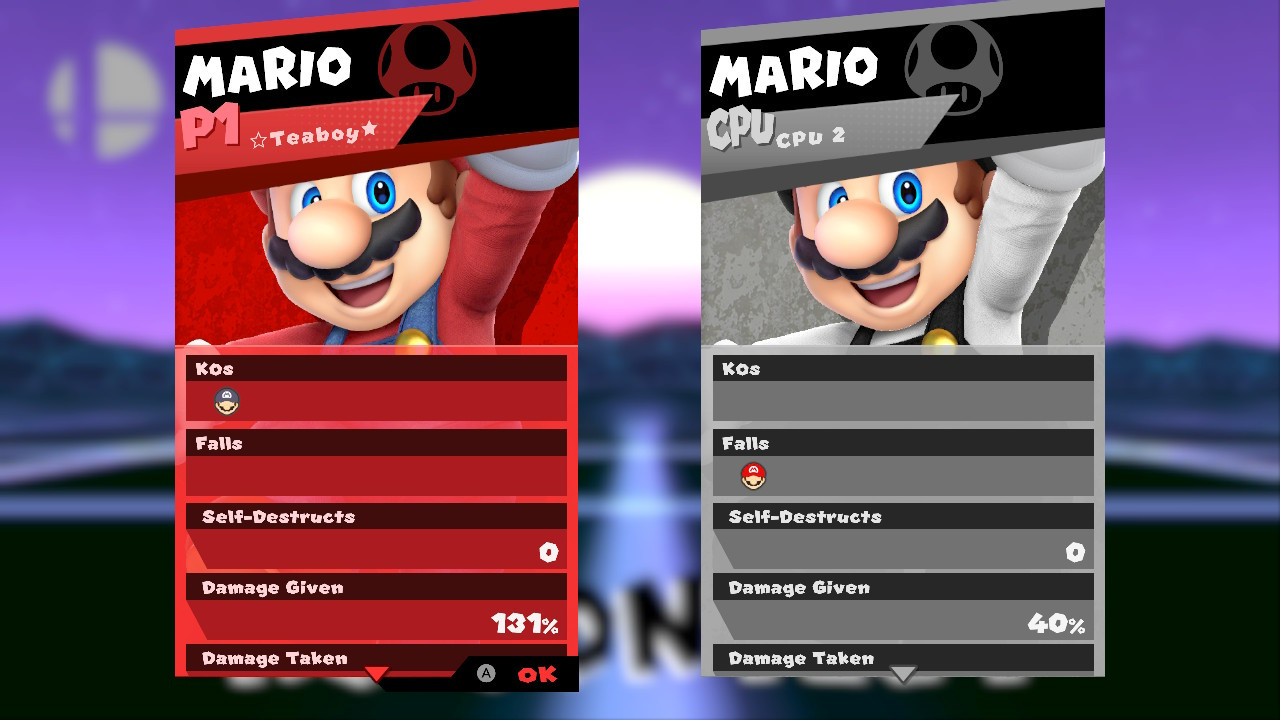Click the A button icon beside OK
The width and height of the screenshot is (1280, 720).
click(487, 675)
